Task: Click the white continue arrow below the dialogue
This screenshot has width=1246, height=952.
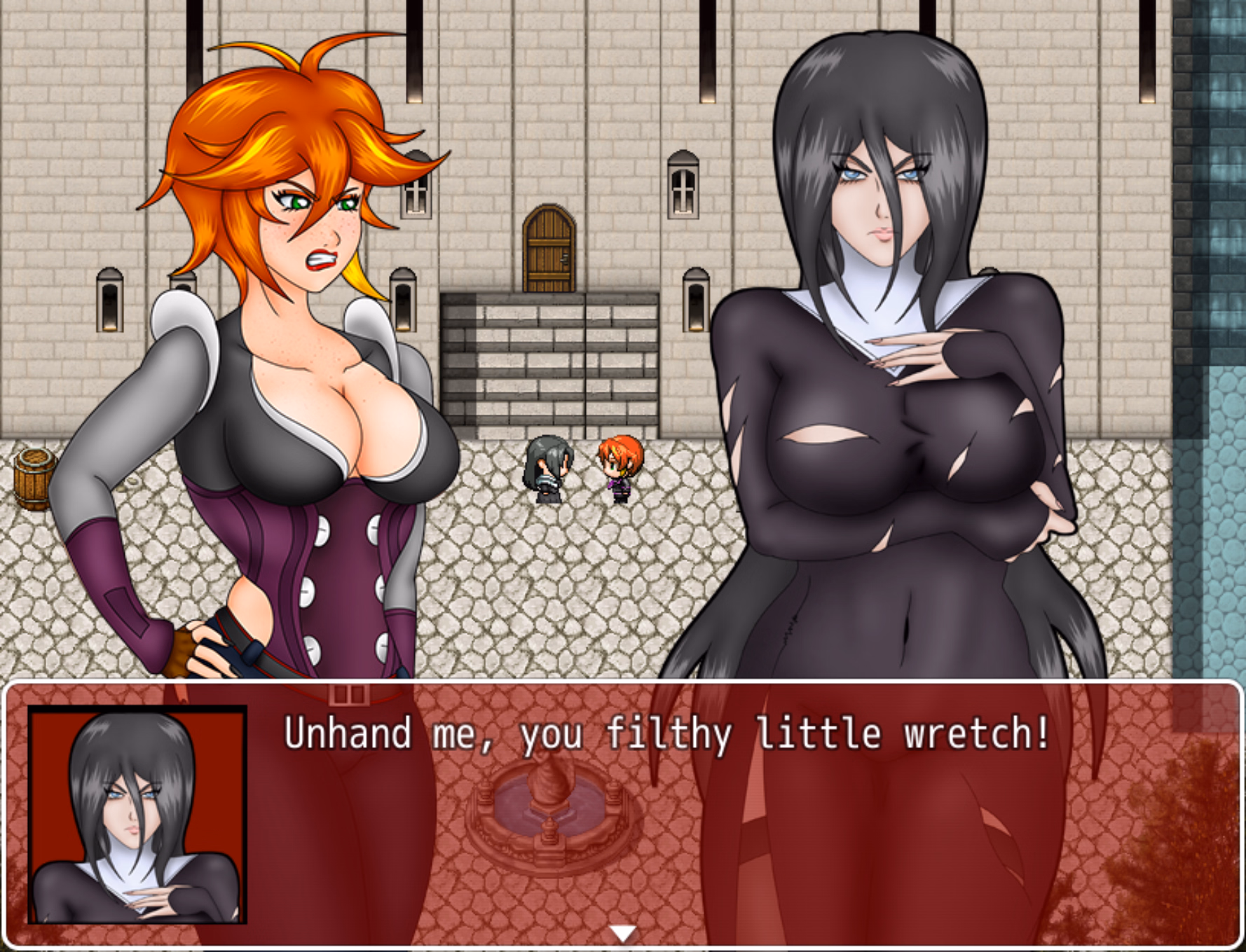Action: [622, 932]
